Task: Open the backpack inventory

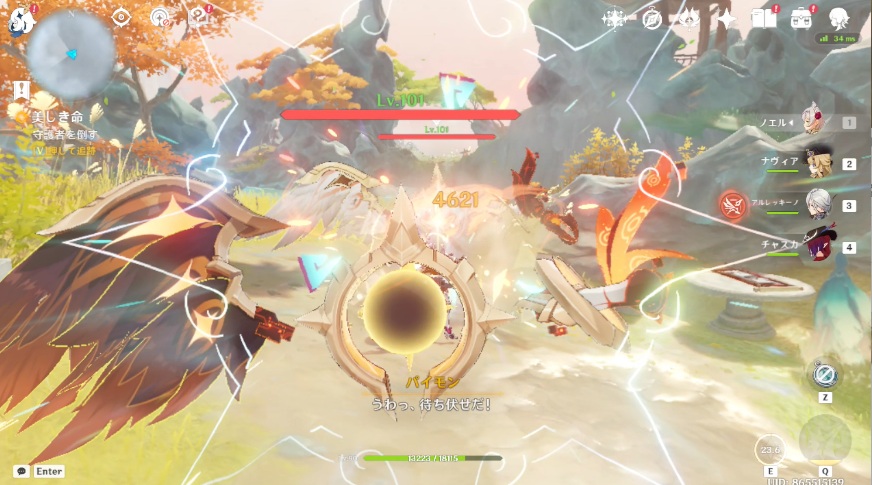Action: [801, 19]
